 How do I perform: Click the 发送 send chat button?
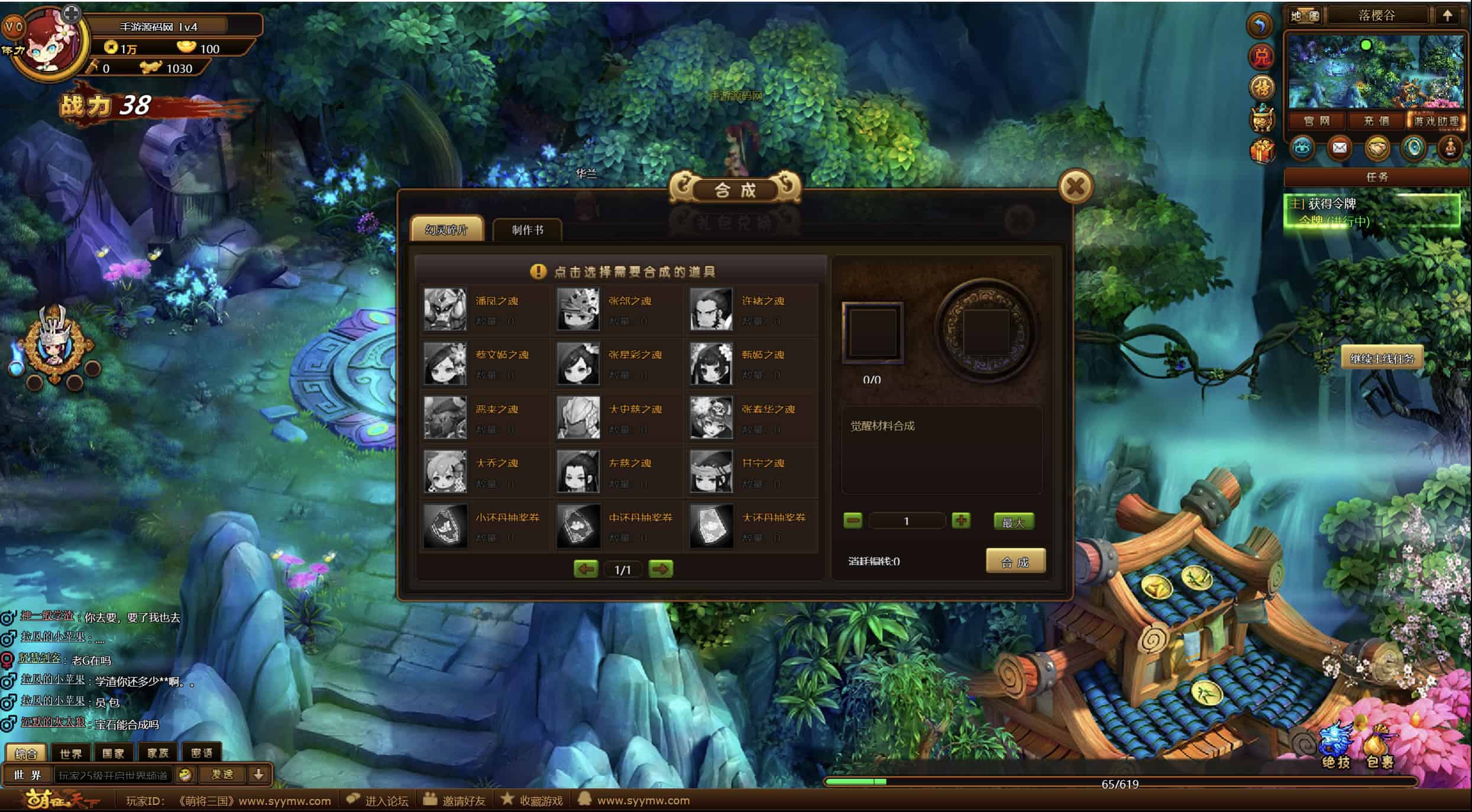(x=222, y=774)
